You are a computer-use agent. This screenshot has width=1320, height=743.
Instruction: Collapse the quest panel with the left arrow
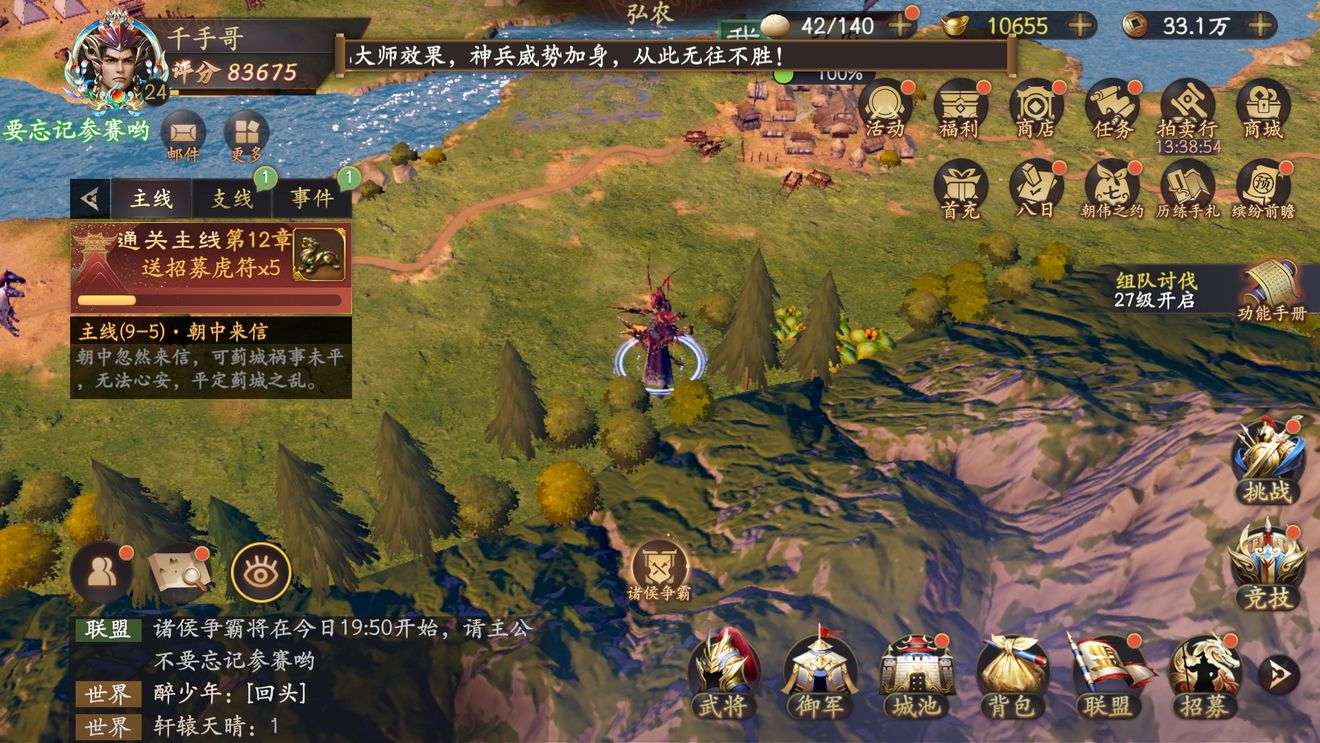pyautogui.click(x=88, y=197)
